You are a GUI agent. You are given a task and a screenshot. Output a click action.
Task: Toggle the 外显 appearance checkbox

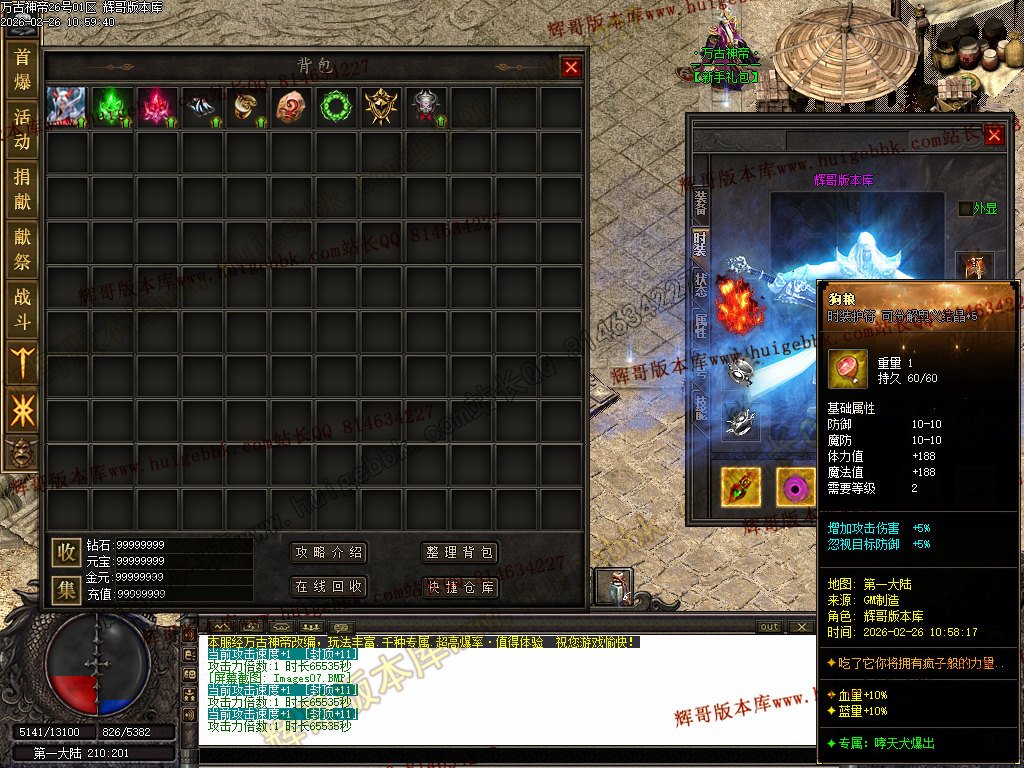pos(965,208)
